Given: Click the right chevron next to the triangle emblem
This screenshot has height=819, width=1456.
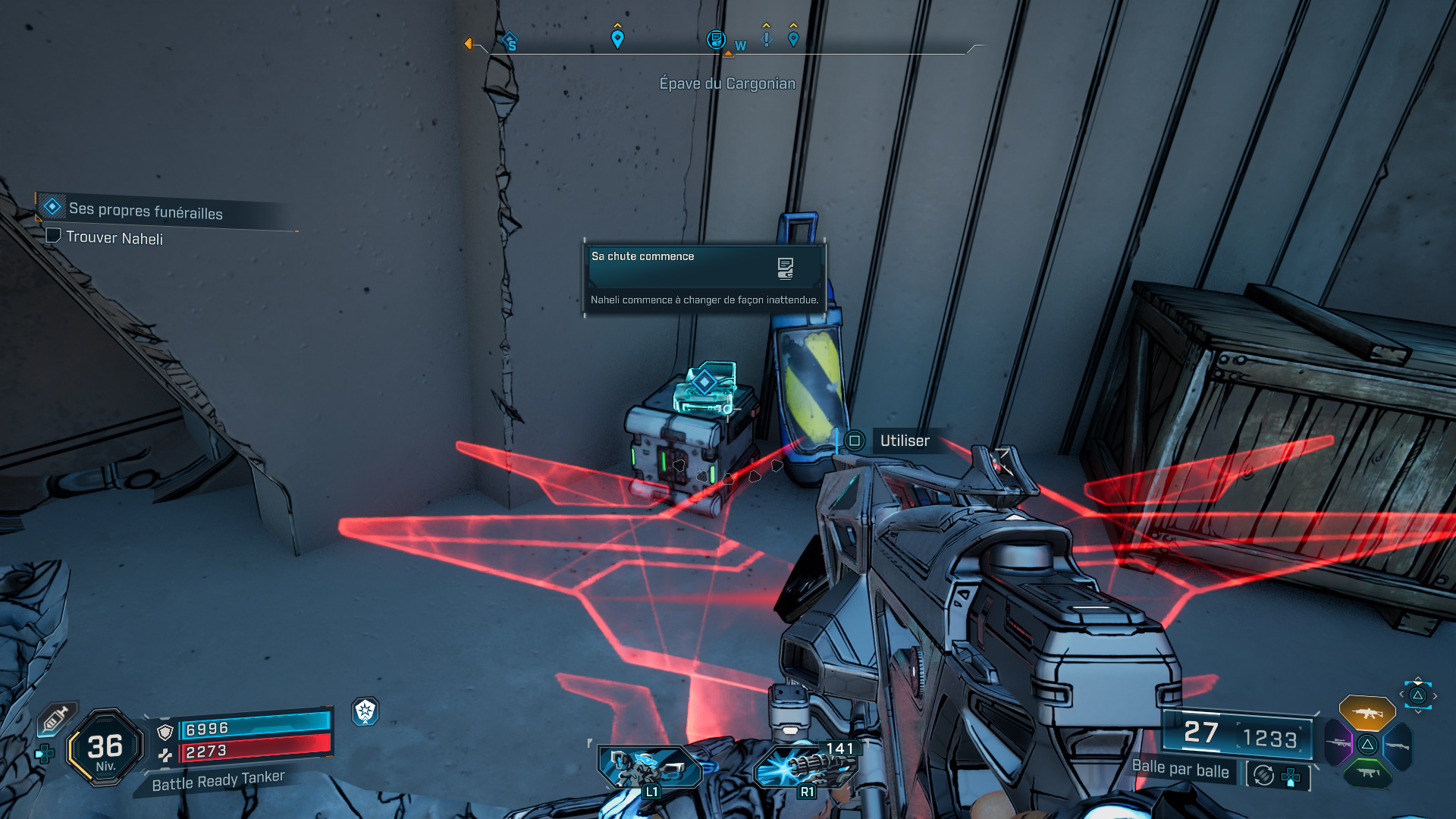Looking at the screenshot, I should tap(1435, 695).
